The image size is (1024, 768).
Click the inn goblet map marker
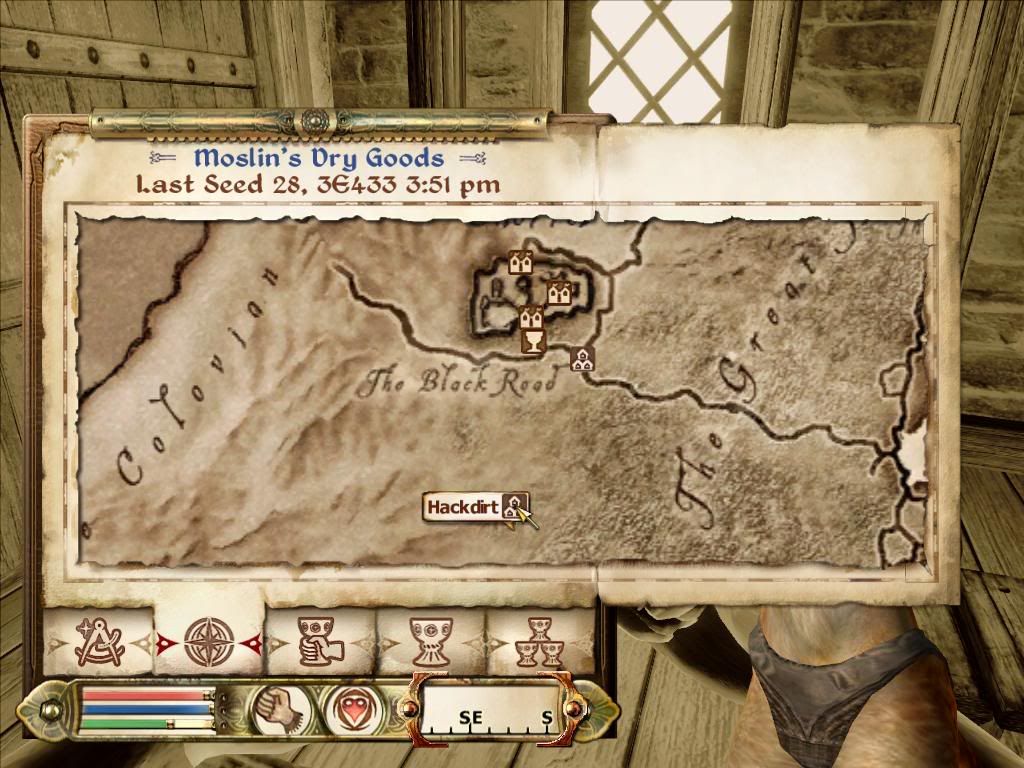click(534, 342)
